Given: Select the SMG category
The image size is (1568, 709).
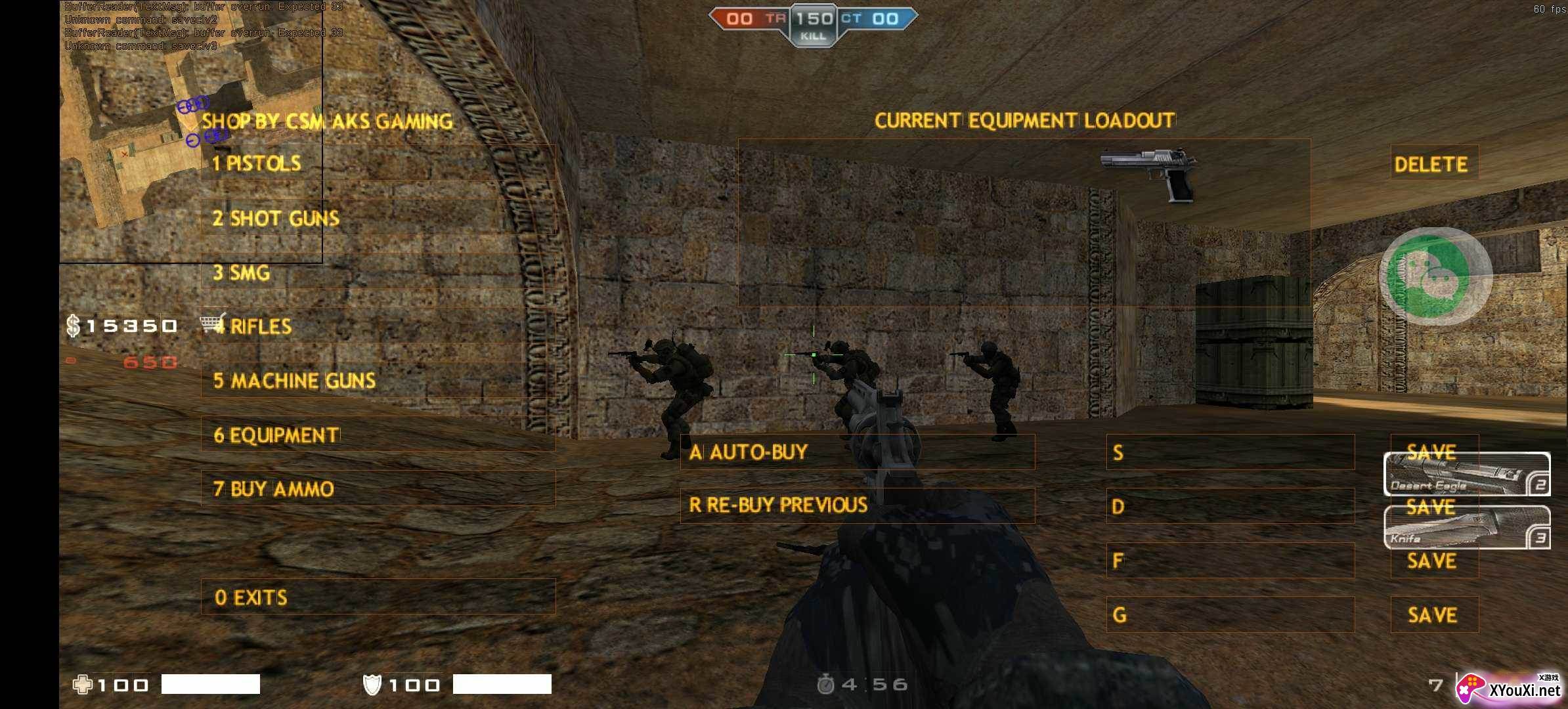Looking at the screenshot, I should [378, 272].
